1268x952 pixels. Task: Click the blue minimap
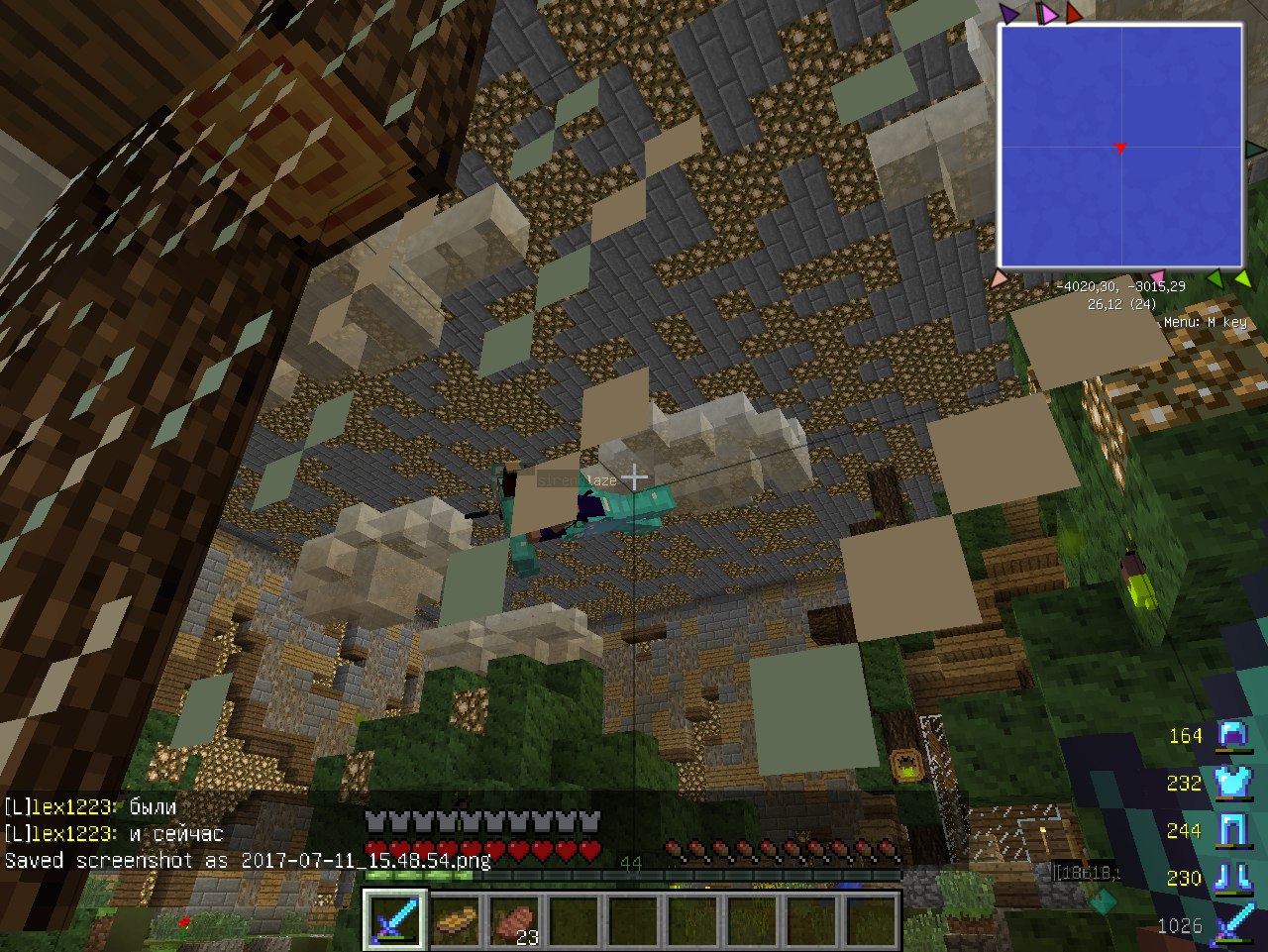(x=1120, y=147)
